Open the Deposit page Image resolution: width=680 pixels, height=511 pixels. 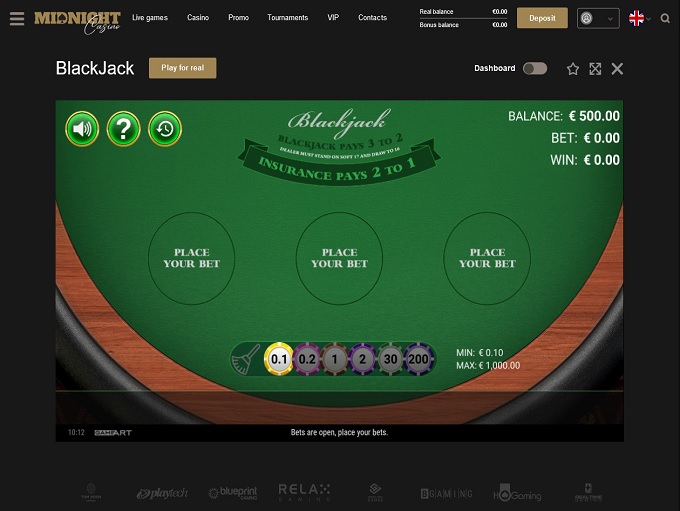pos(542,18)
